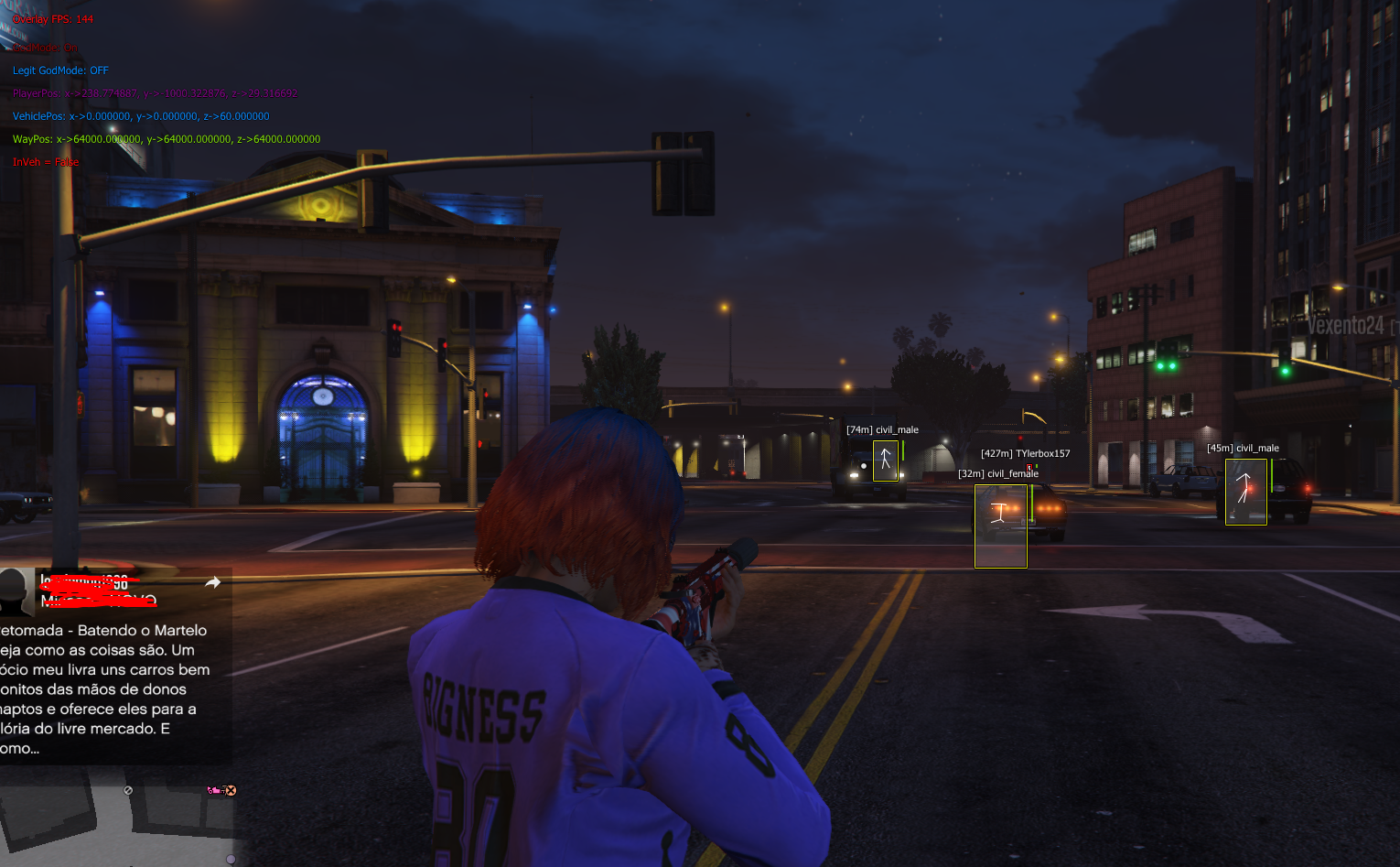Click the share arrow on the notification
Screen dimensions: 1400x867
(x=212, y=582)
